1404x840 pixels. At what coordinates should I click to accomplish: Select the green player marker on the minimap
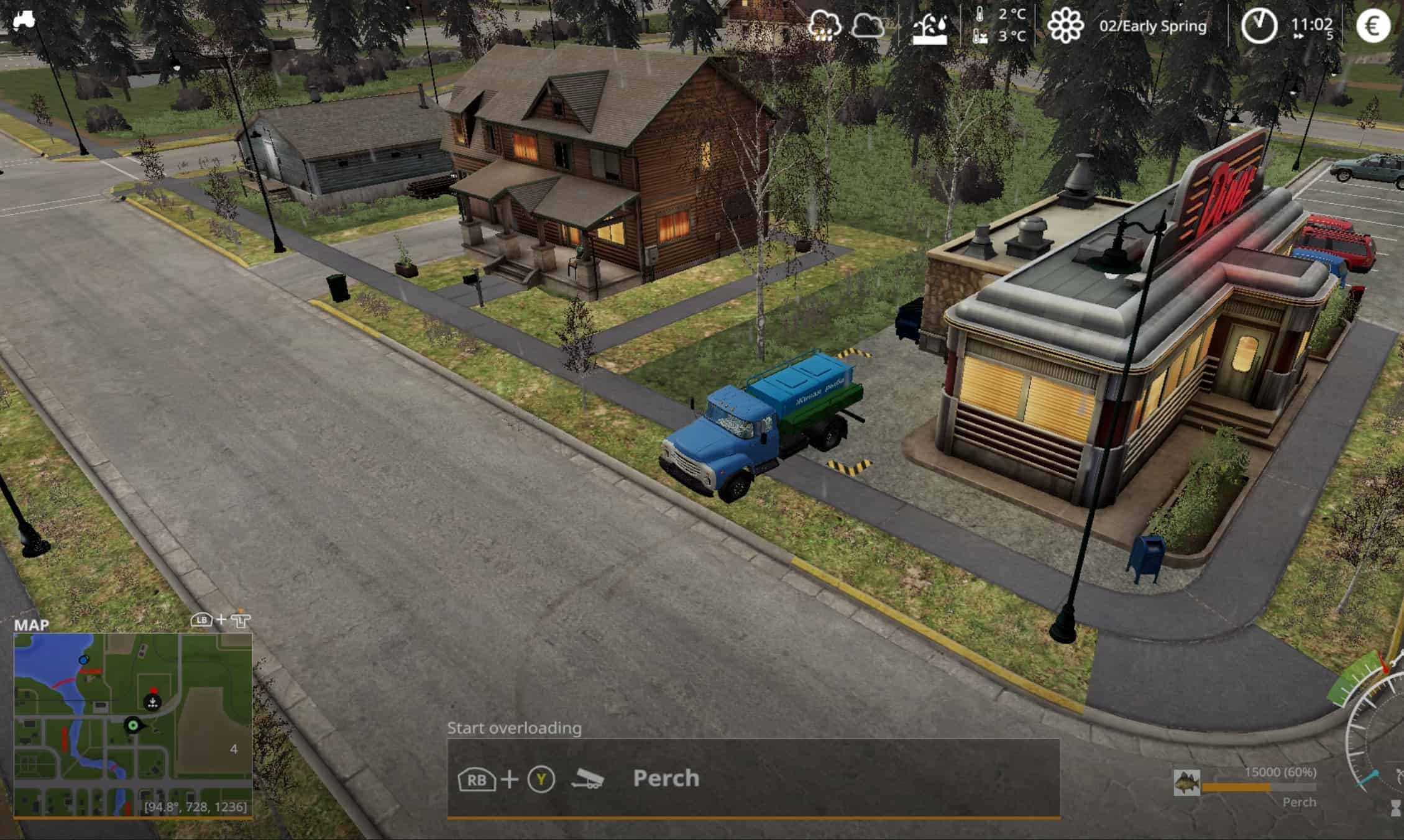tap(132, 724)
